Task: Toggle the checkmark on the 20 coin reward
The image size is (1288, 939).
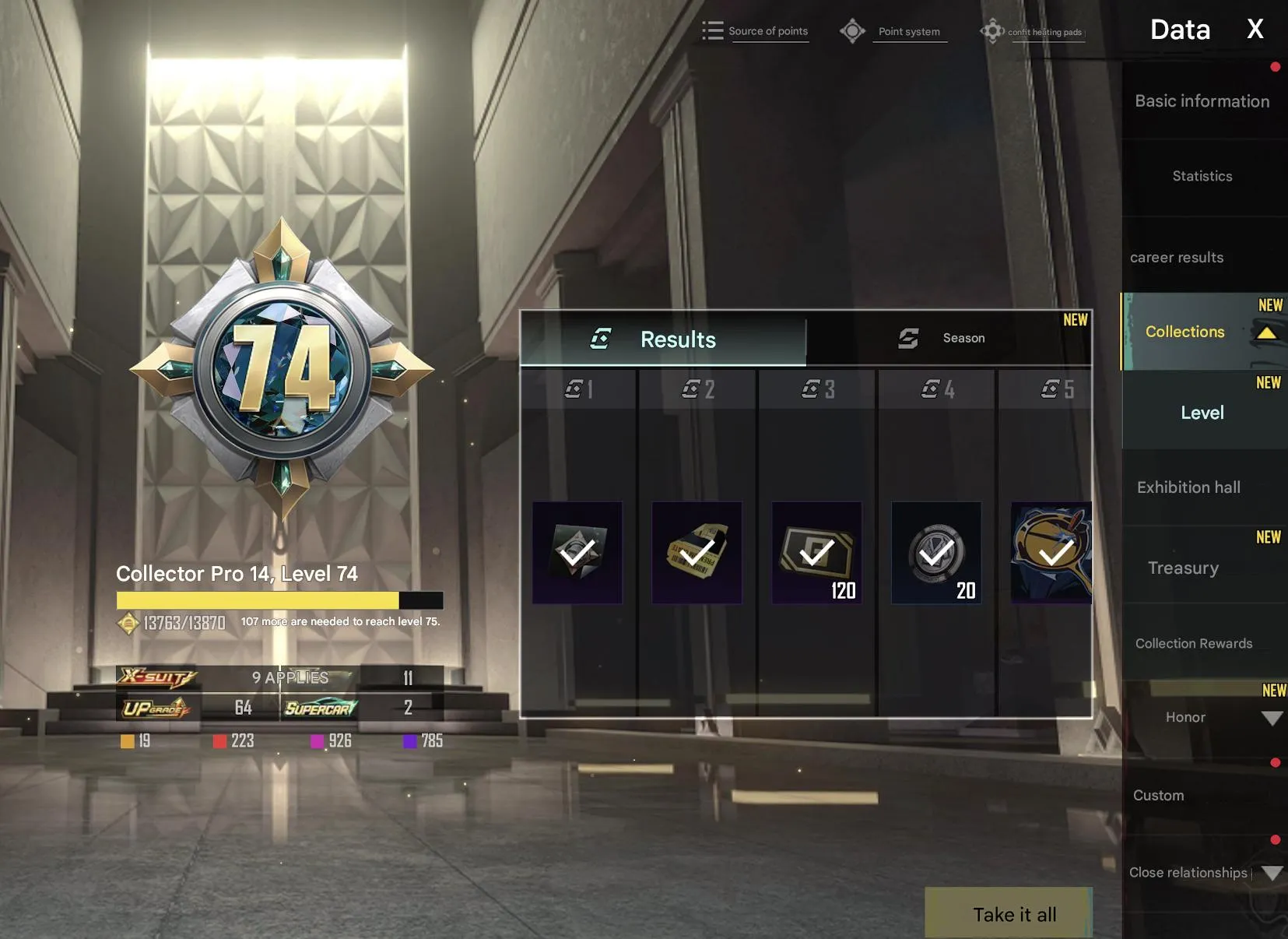Action: (935, 554)
